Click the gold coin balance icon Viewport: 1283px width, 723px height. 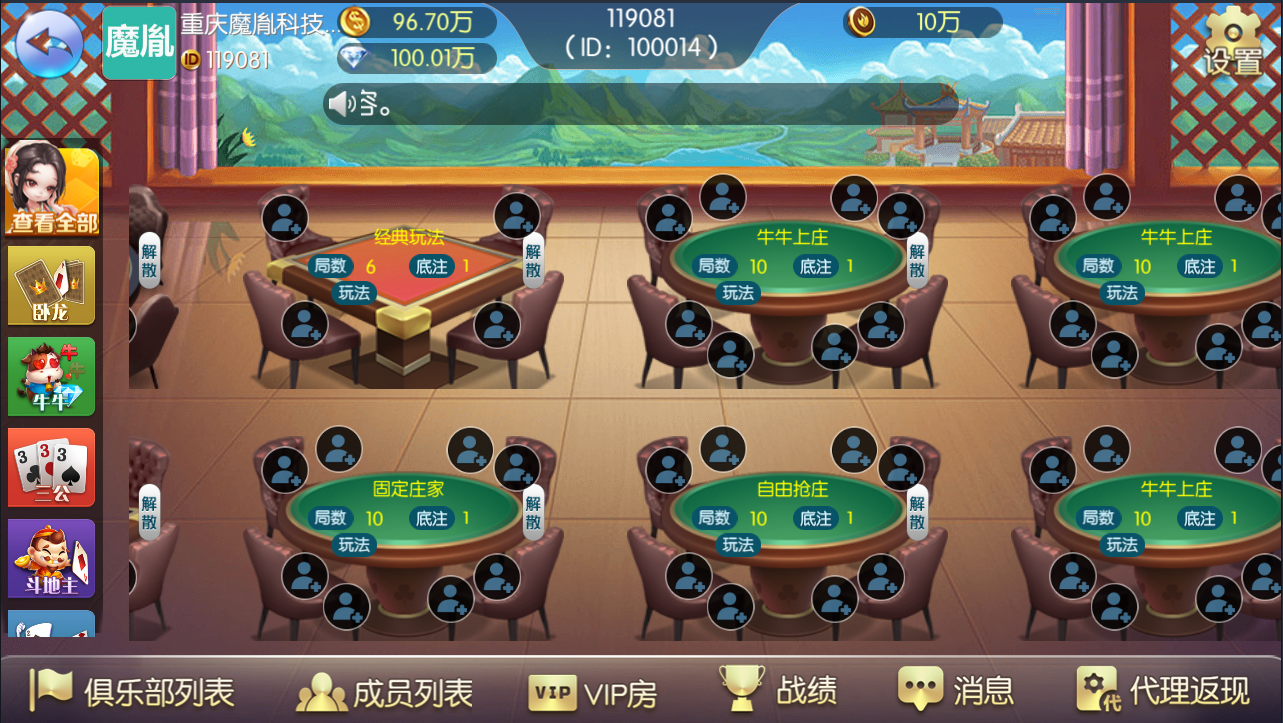[355, 20]
